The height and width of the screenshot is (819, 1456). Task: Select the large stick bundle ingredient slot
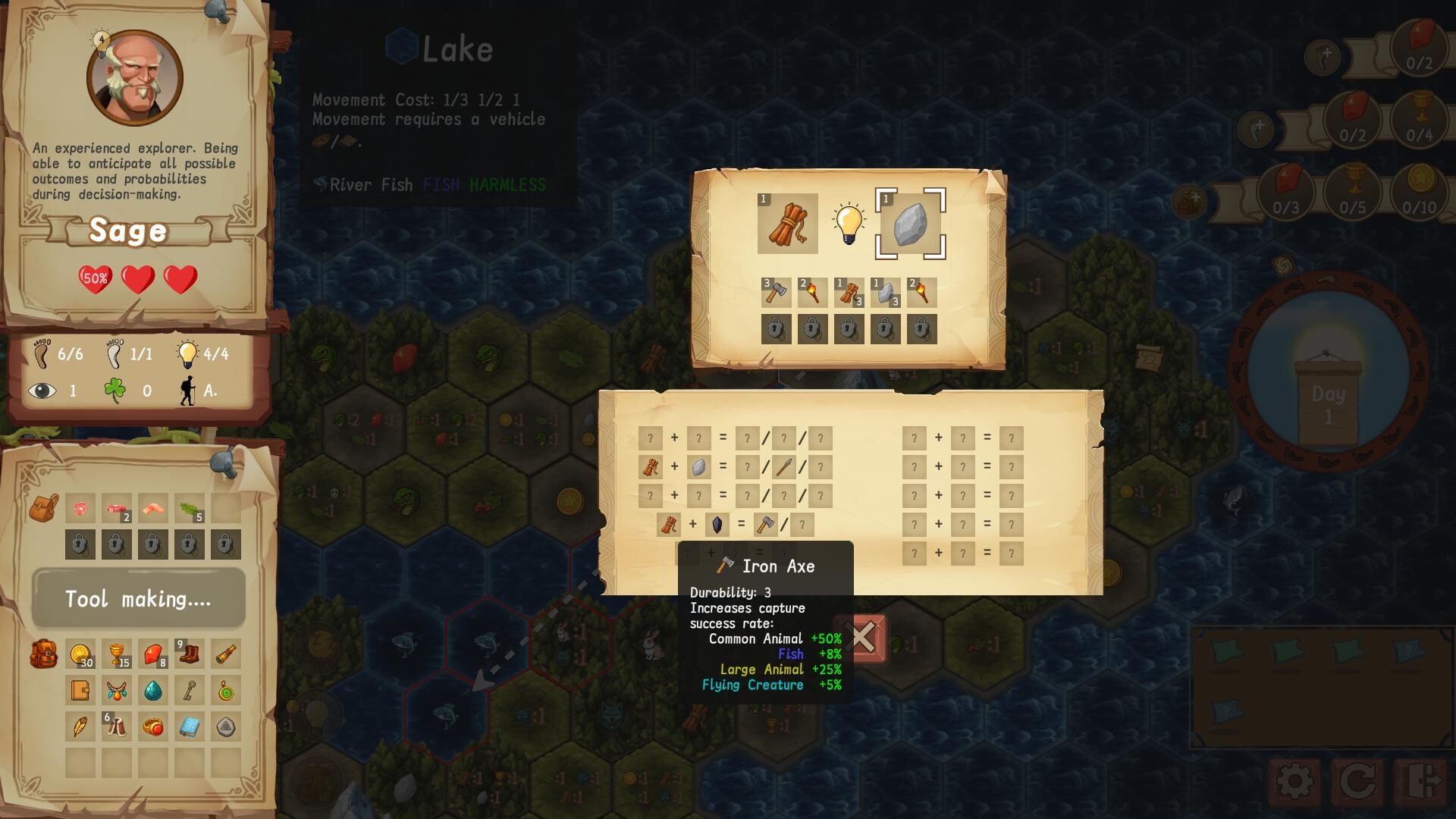tap(787, 224)
